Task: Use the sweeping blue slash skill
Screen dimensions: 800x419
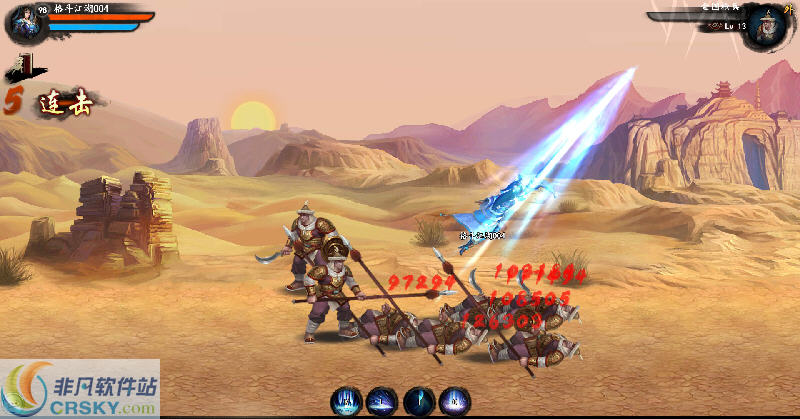Action: tap(382, 401)
